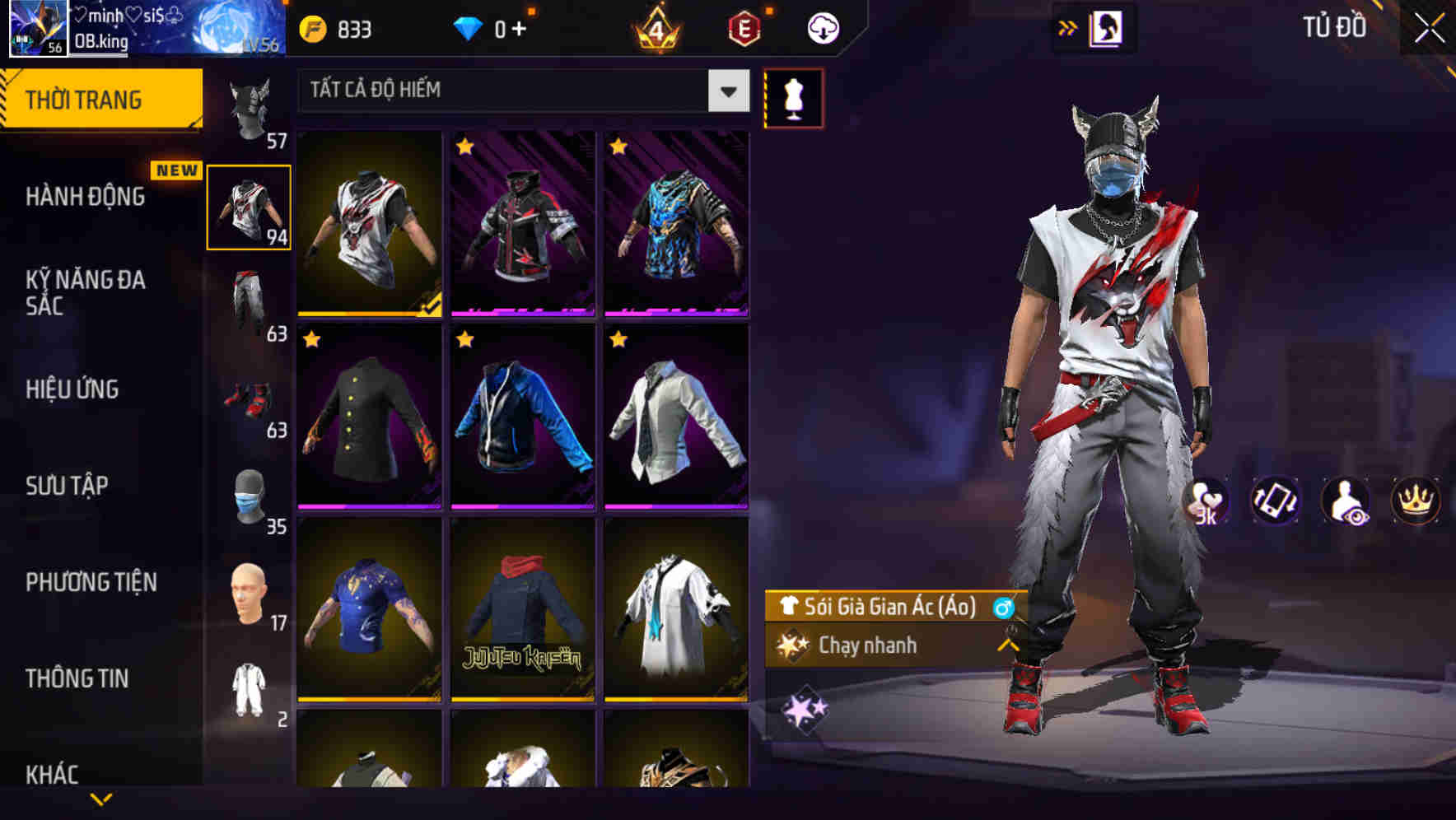Expand the sidebar chevron below KHÁC
The height and width of the screenshot is (820, 1456).
point(103,796)
